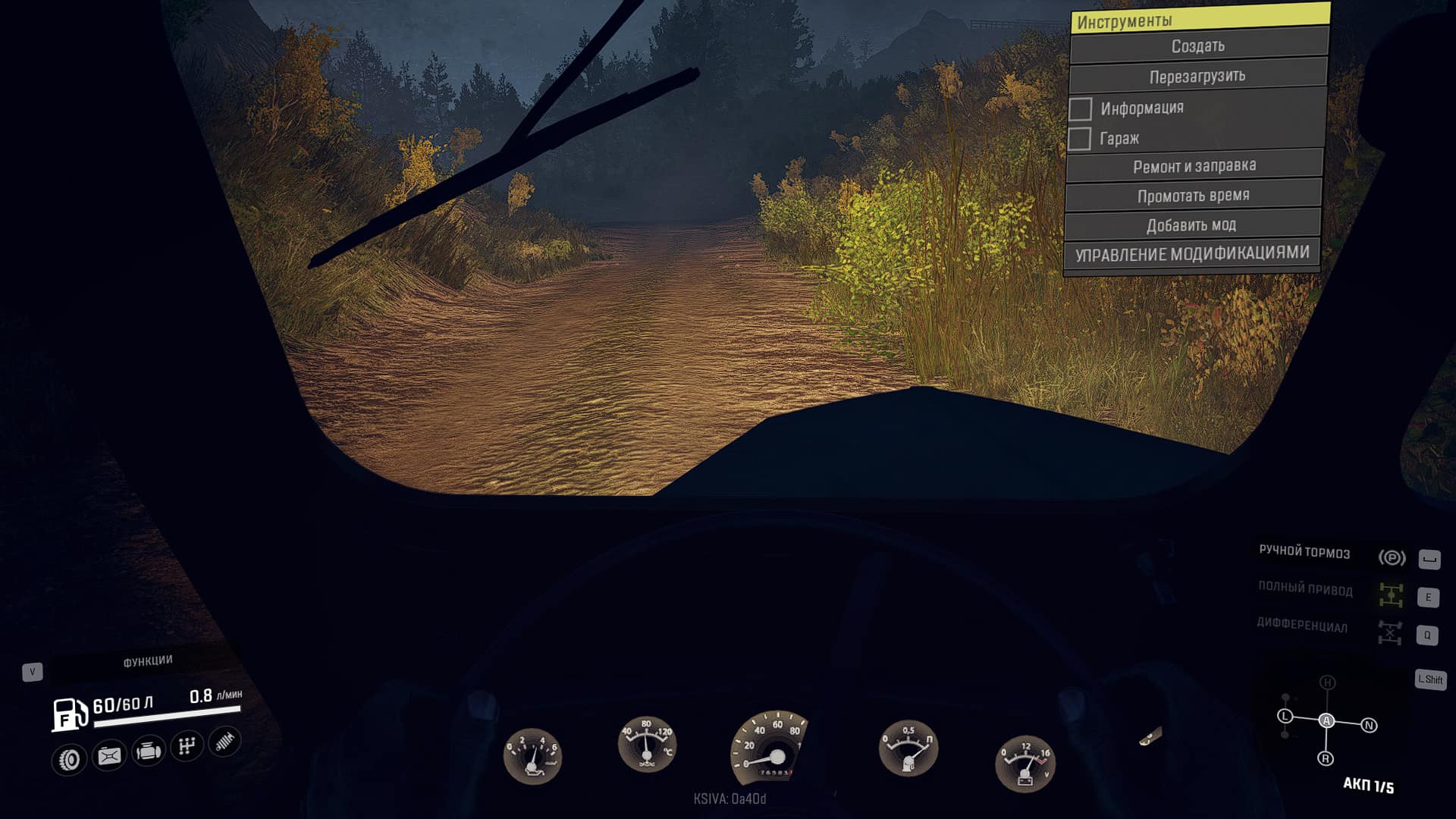This screenshot has width=1456, height=819.
Task: Toggle the Информация checkbox
Action: point(1081,109)
